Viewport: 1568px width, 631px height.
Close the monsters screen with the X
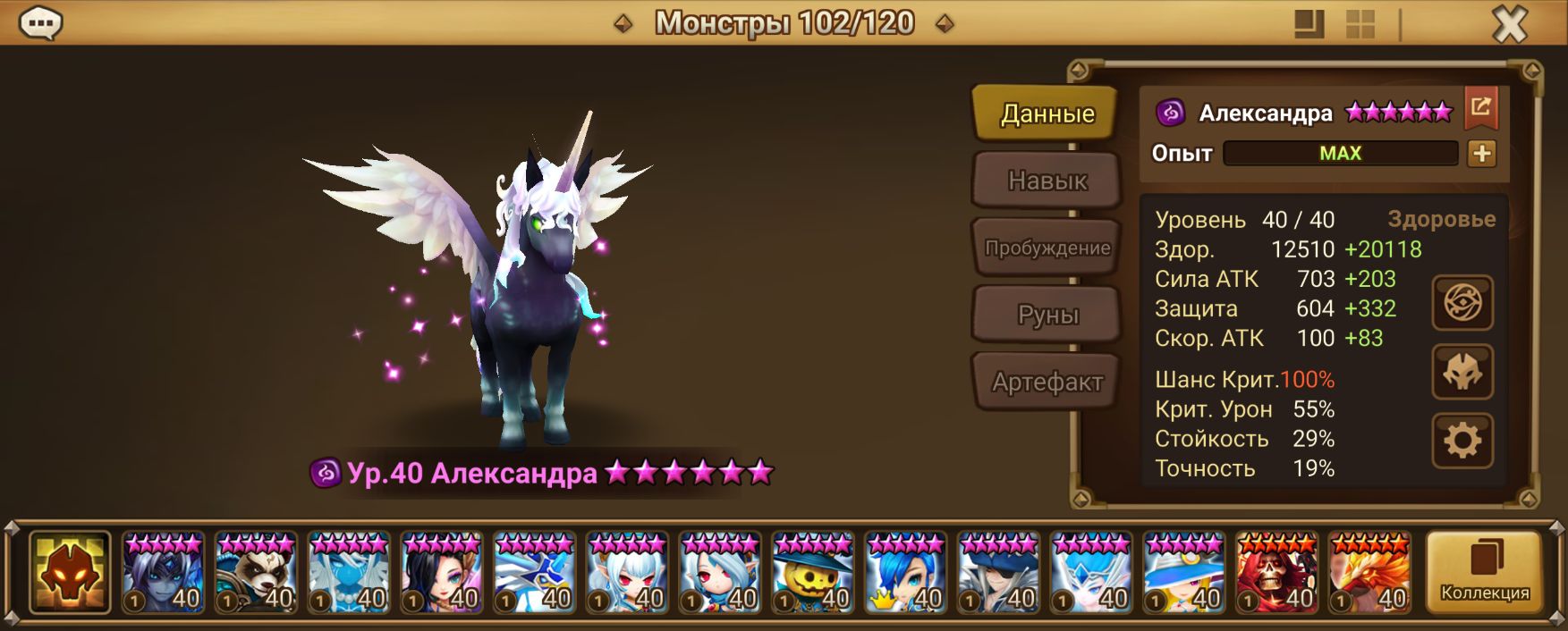[1510, 24]
